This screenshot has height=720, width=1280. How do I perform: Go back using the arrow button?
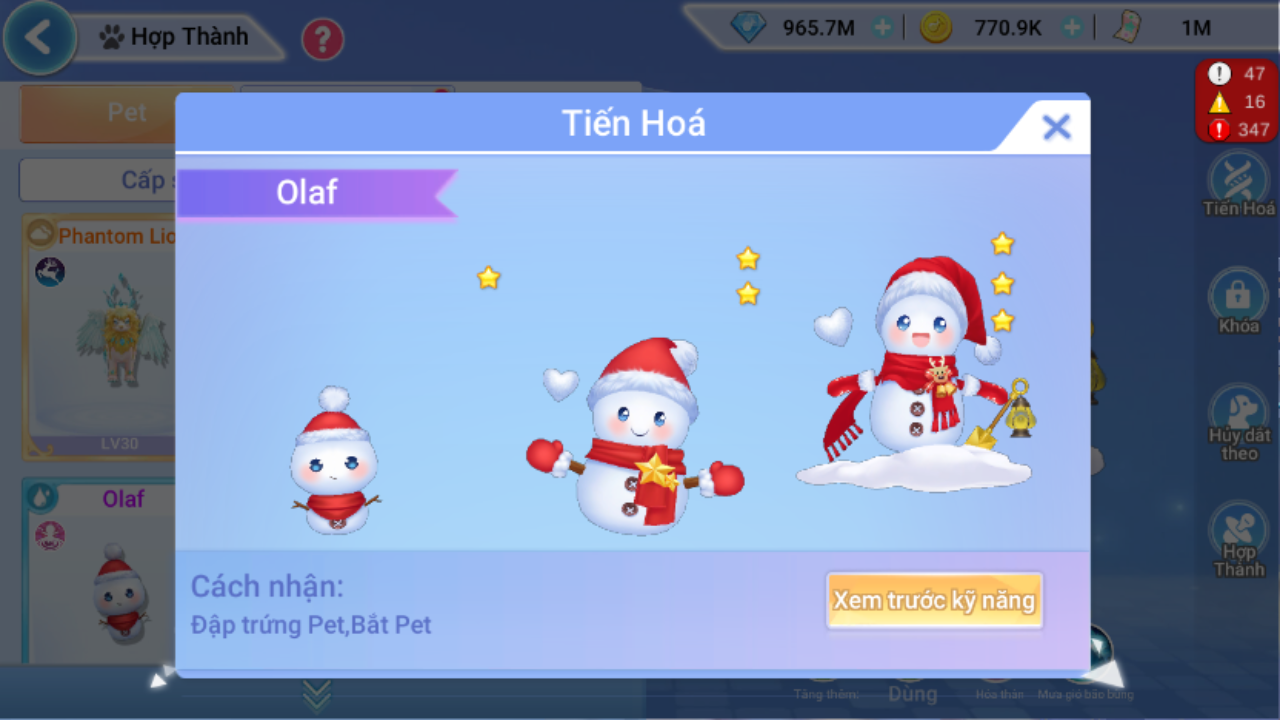click(39, 38)
